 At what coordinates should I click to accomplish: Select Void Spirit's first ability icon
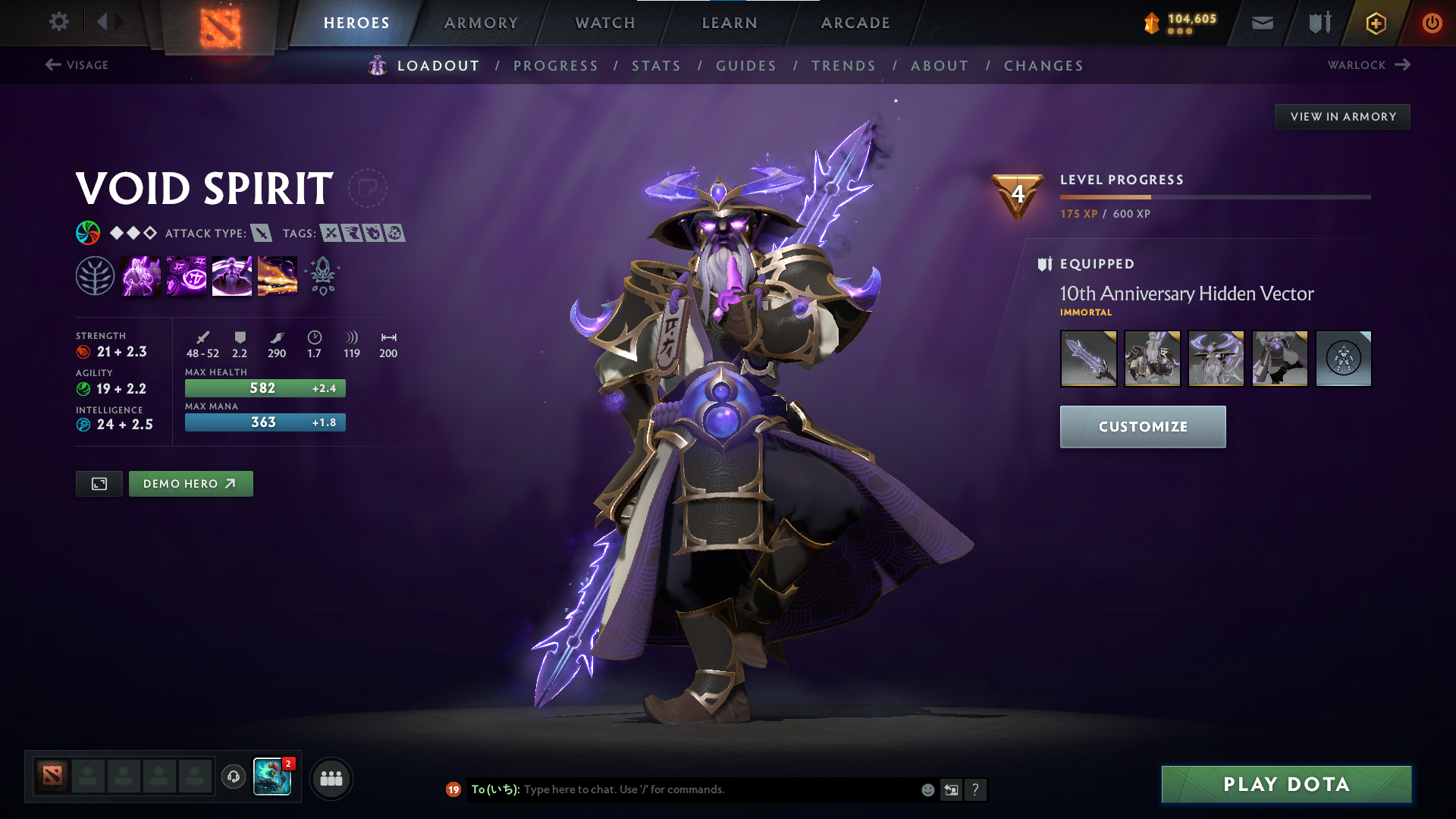(x=141, y=275)
